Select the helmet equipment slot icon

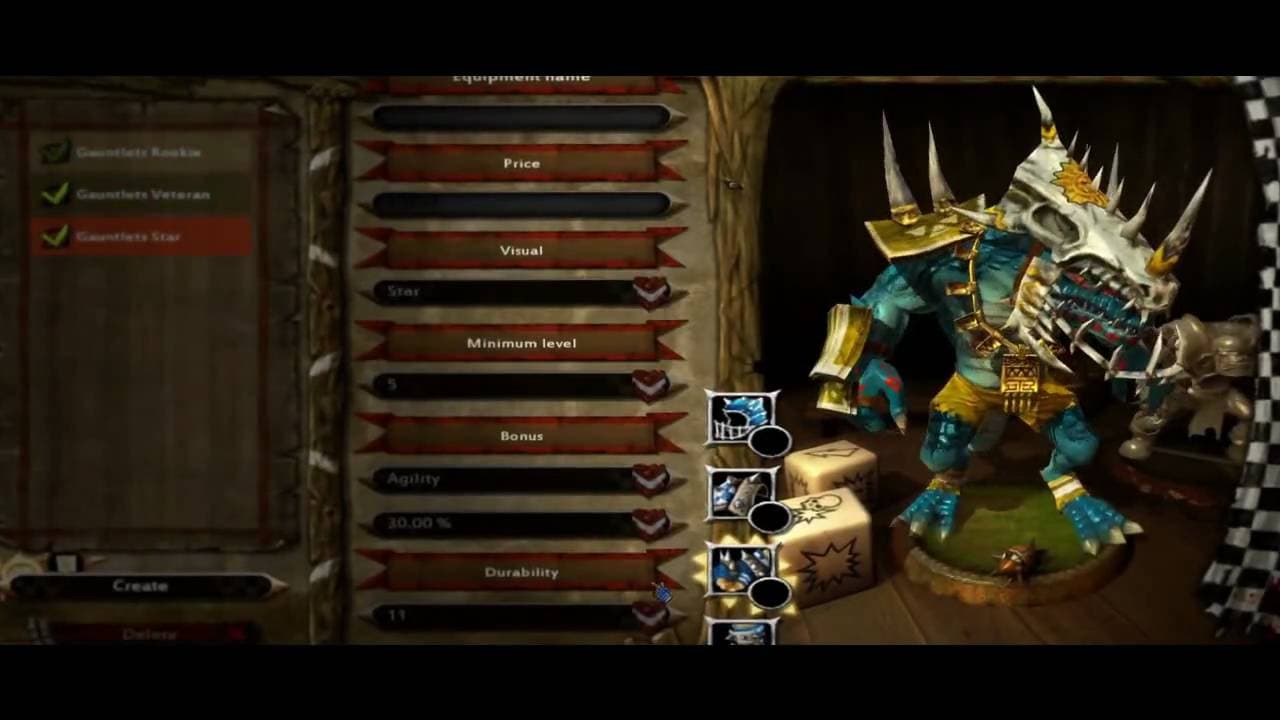point(735,420)
